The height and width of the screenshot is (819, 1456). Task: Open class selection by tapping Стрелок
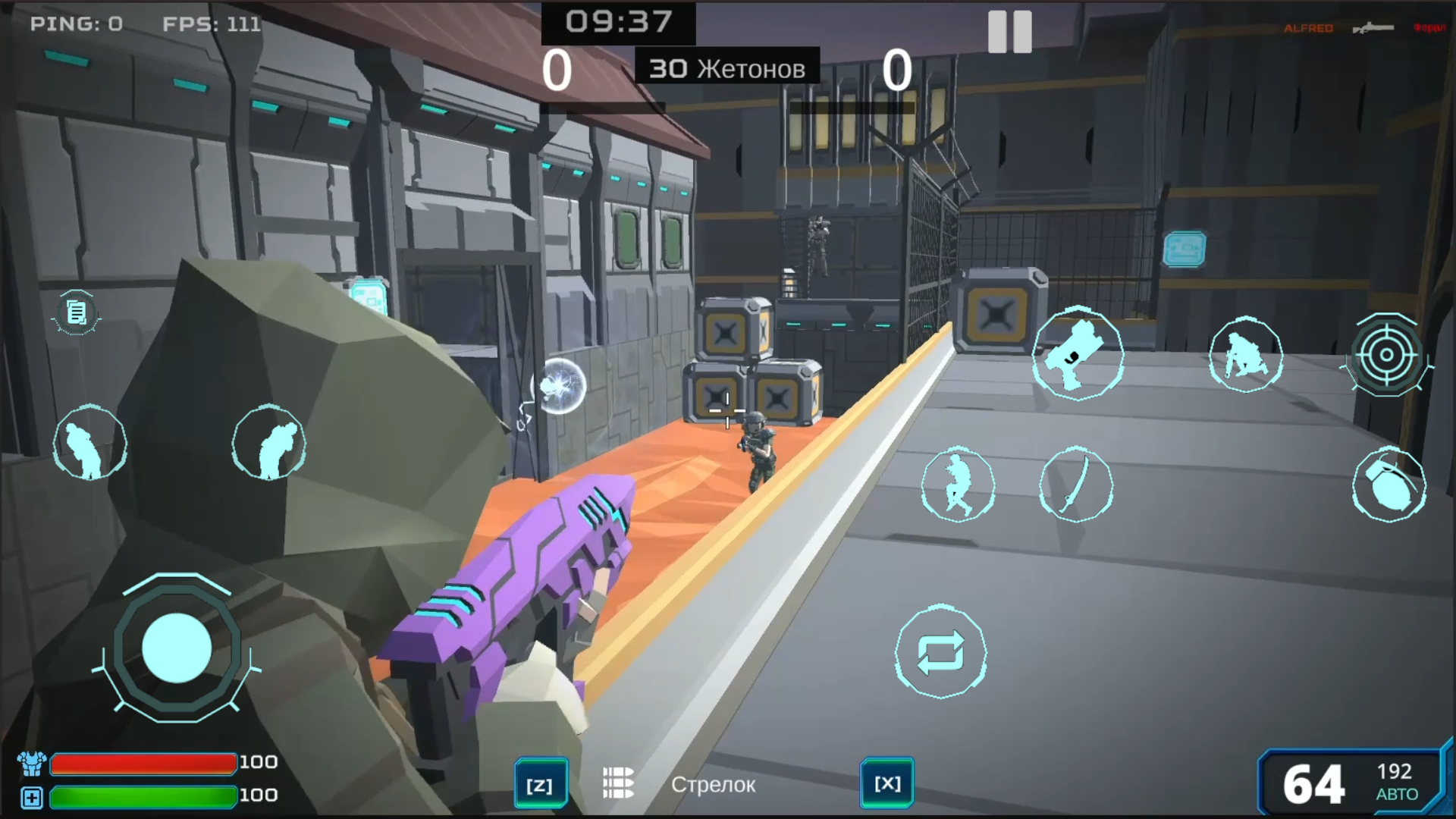coord(714,785)
